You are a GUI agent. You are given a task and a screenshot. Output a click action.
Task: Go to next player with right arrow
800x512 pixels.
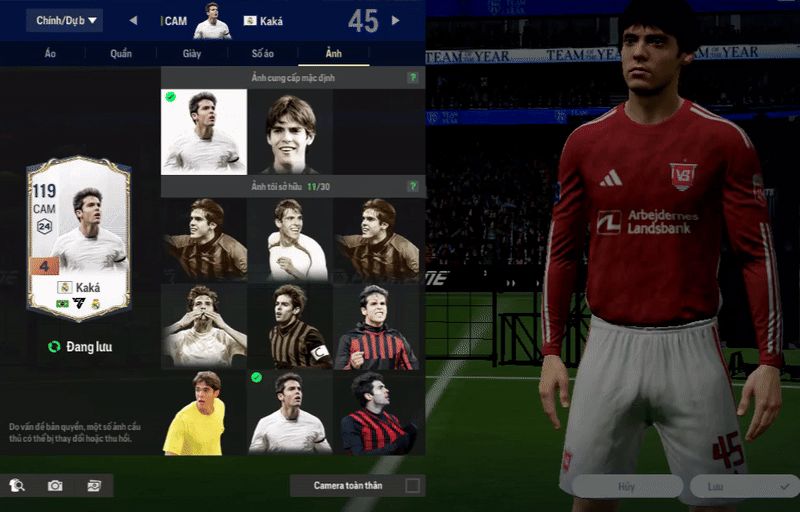[x=396, y=20]
